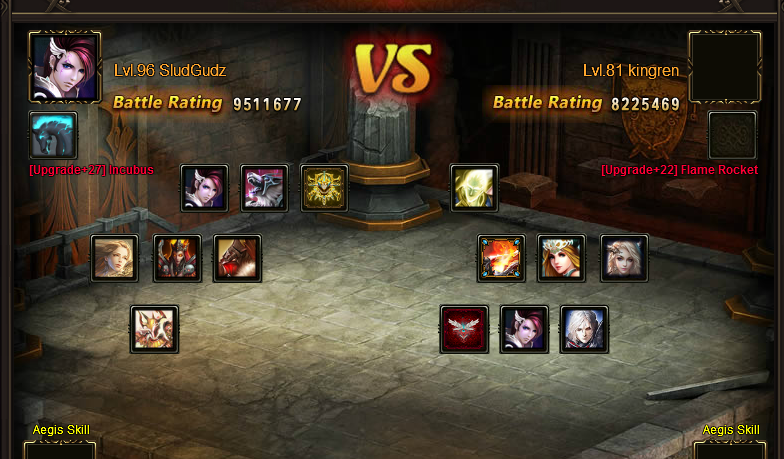Pick the blonde woman with hair ornament
This screenshot has width=784, height=459.
click(x=624, y=259)
